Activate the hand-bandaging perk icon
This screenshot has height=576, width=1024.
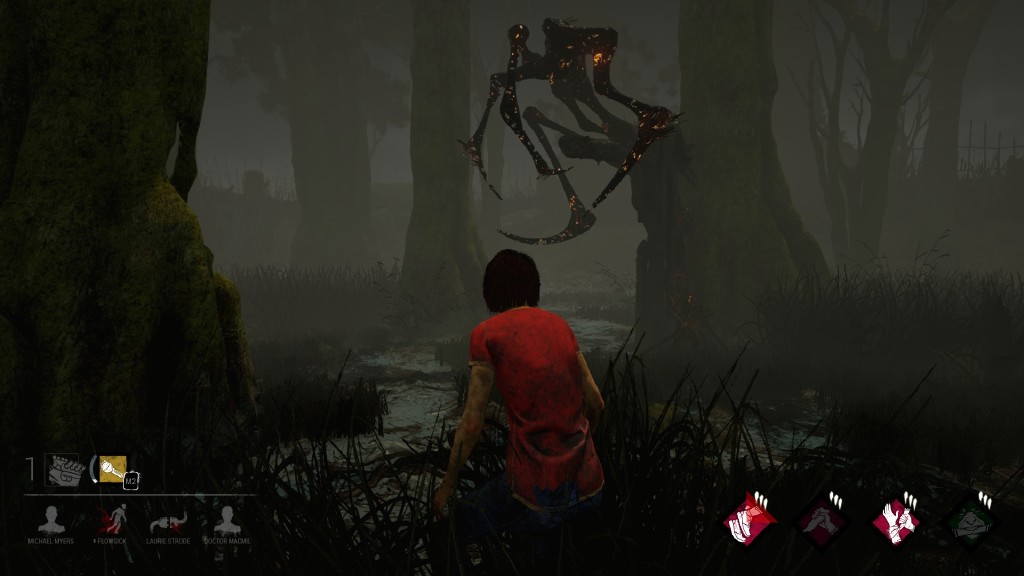coord(895,520)
